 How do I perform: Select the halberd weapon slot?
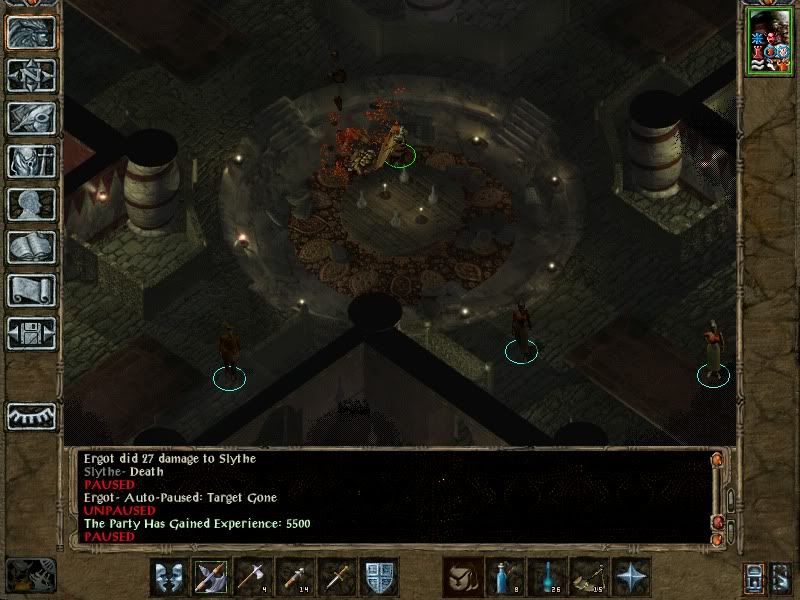(x=211, y=577)
